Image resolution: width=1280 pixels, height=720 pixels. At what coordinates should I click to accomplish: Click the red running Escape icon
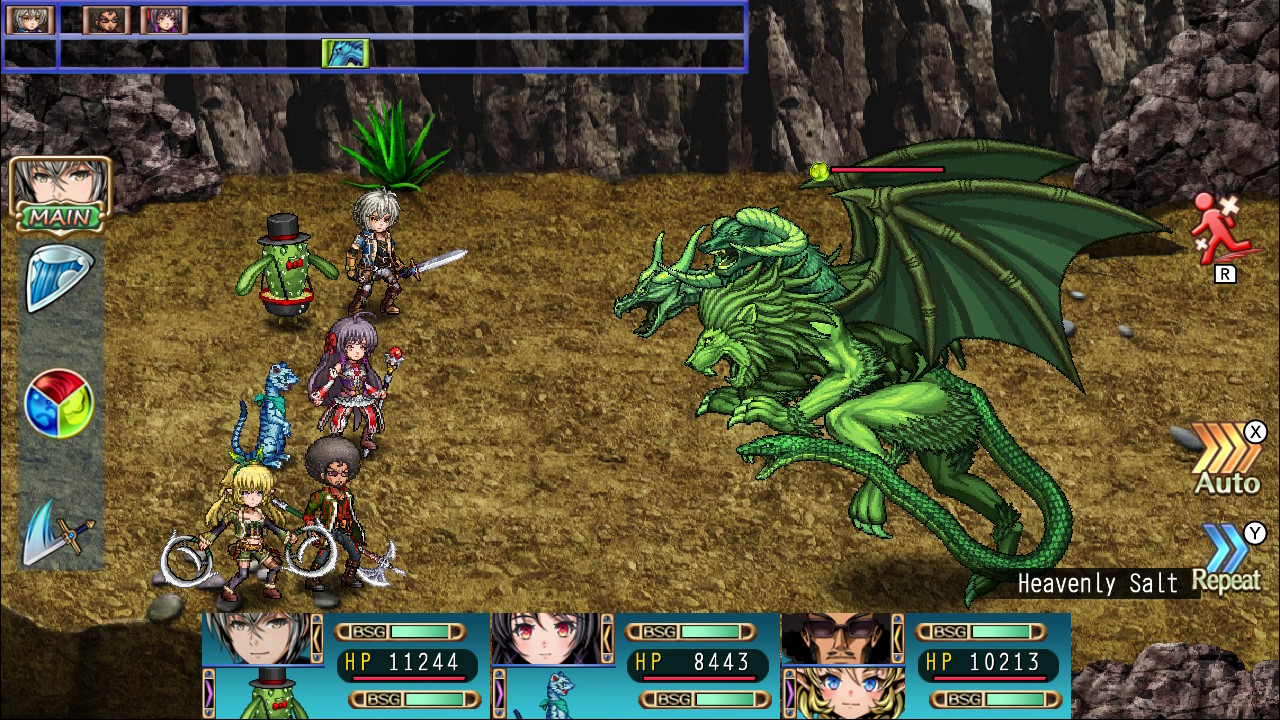click(x=1222, y=228)
